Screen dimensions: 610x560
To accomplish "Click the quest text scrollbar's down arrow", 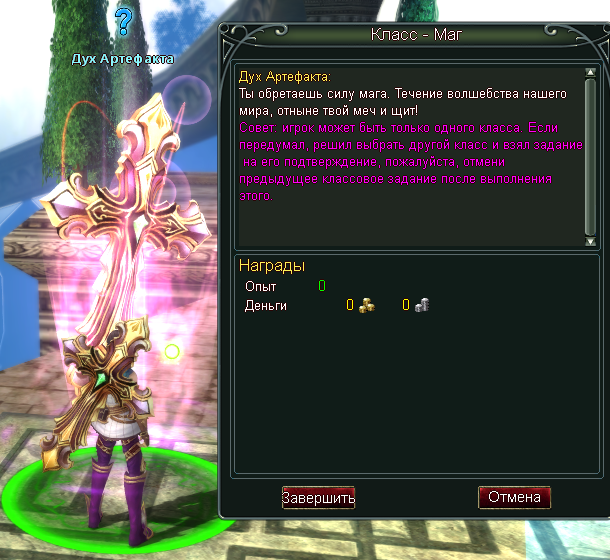I will [x=590, y=241].
